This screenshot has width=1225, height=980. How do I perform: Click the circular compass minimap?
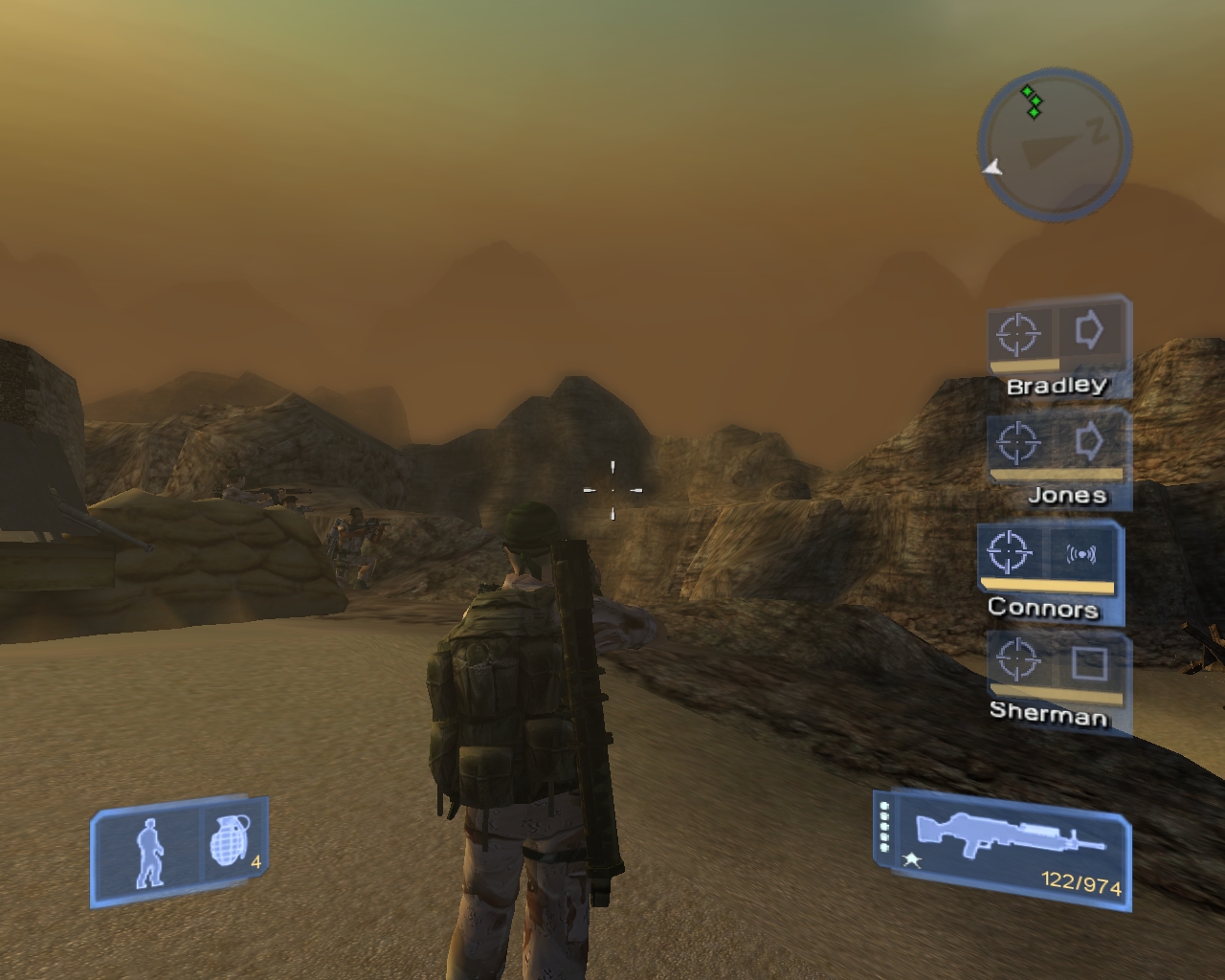pos(1054,145)
